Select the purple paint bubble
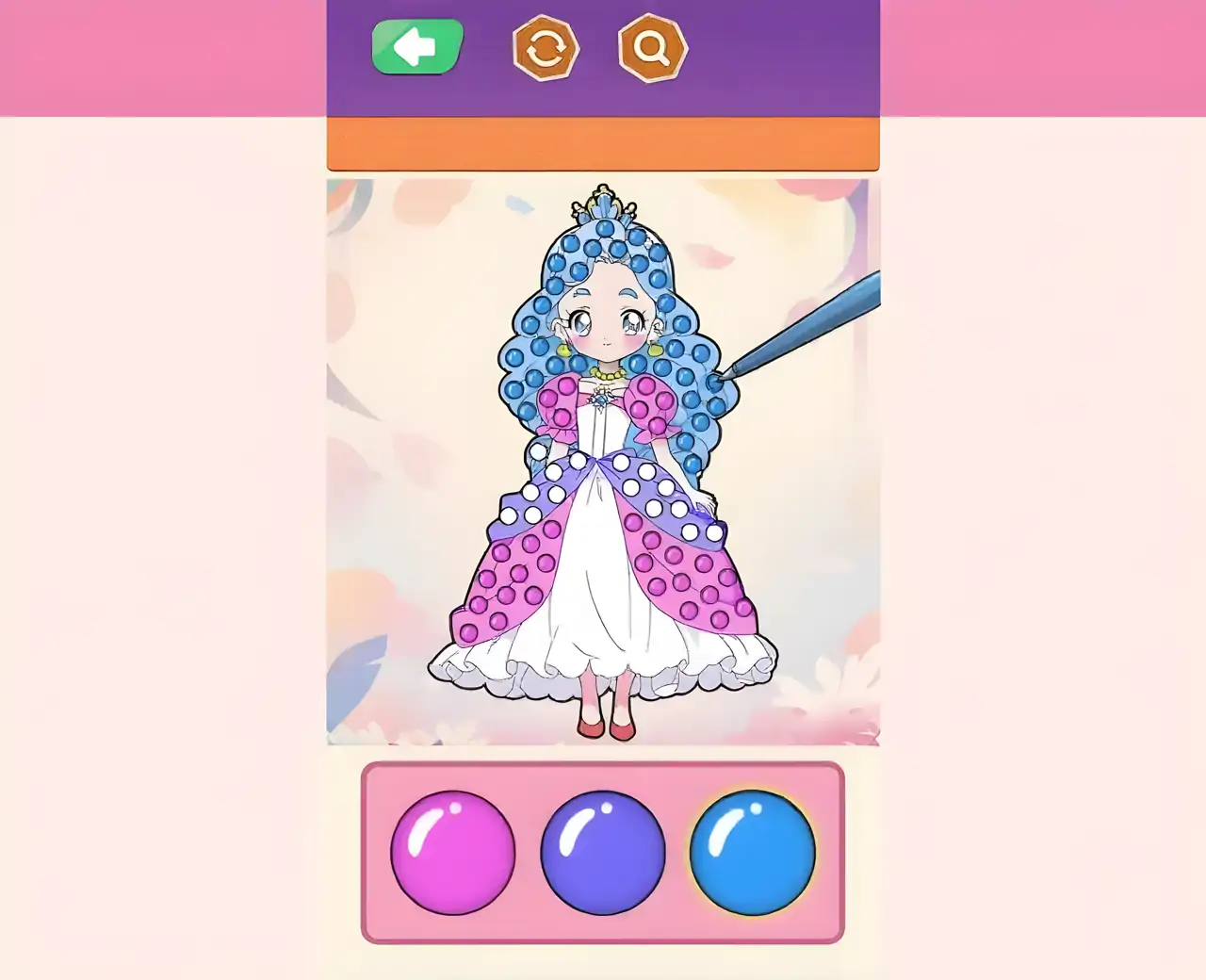1206x980 pixels. [x=603, y=851]
